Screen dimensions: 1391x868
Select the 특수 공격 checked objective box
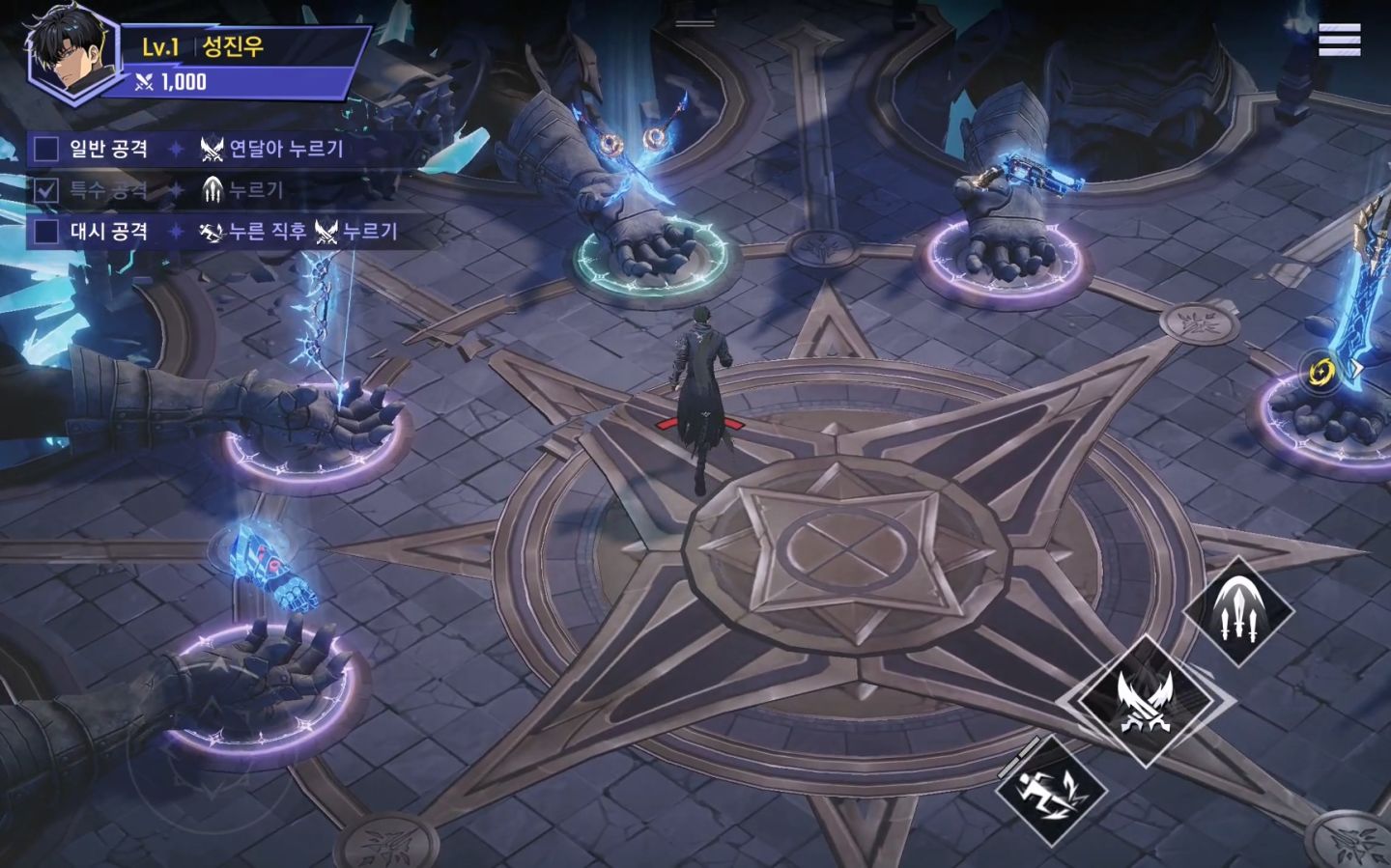46,190
